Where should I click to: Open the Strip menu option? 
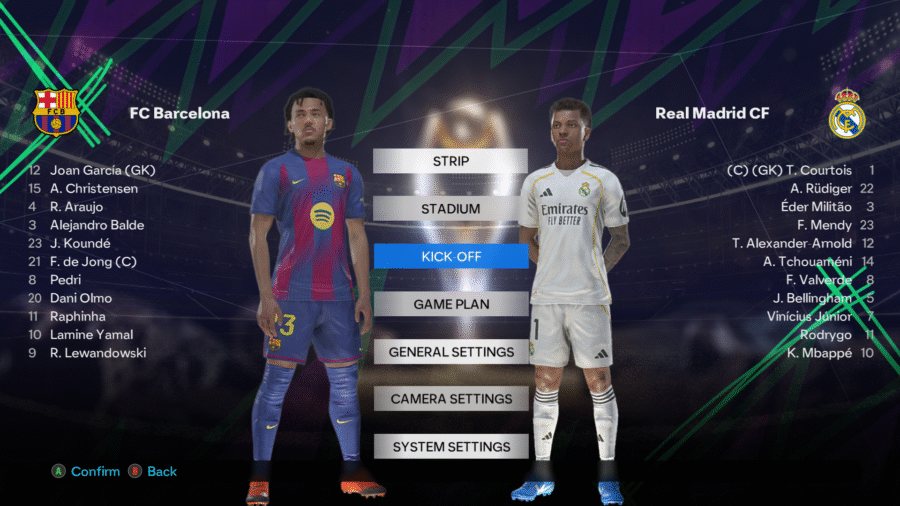(x=450, y=161)
